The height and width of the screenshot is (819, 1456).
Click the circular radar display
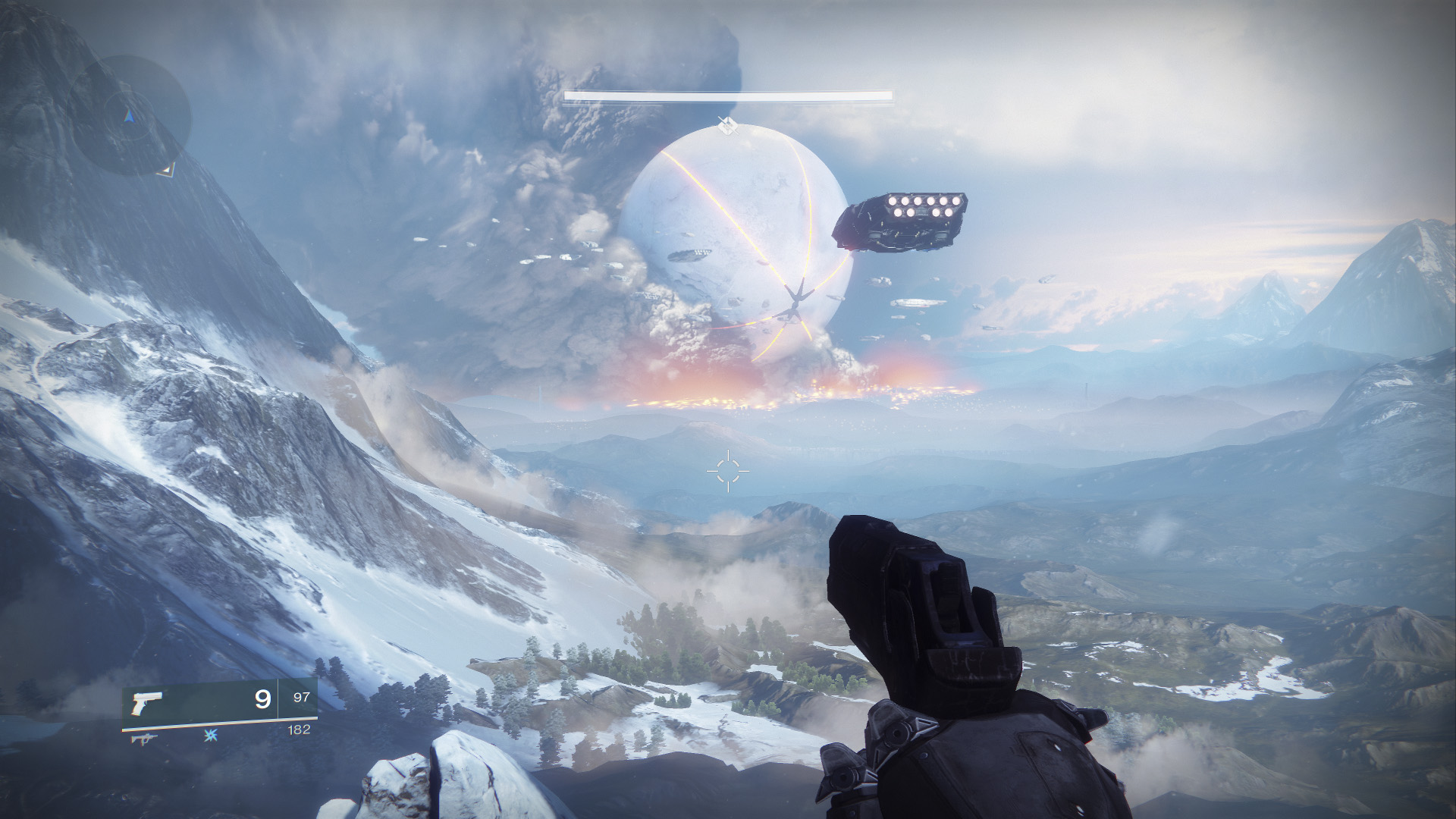130,115
